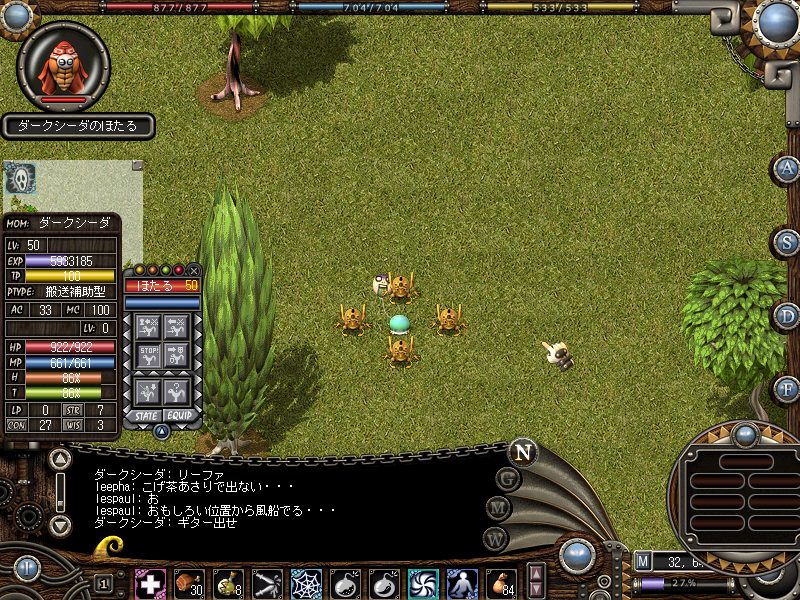The height and width of the screenshot is (600, 800).
Task: Click the A side button
Action: [788, 169]
